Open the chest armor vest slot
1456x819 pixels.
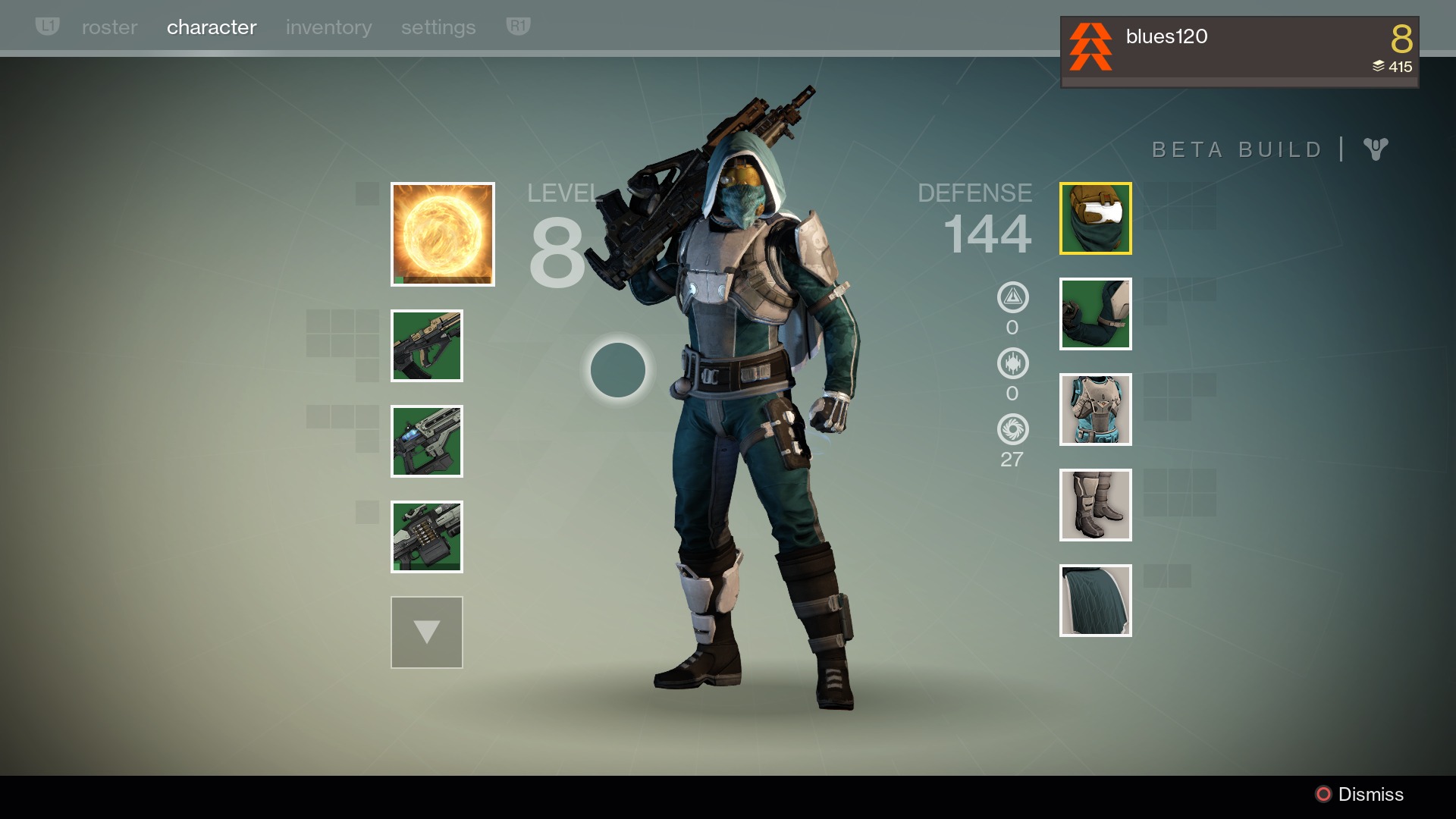coord(1096,409)
